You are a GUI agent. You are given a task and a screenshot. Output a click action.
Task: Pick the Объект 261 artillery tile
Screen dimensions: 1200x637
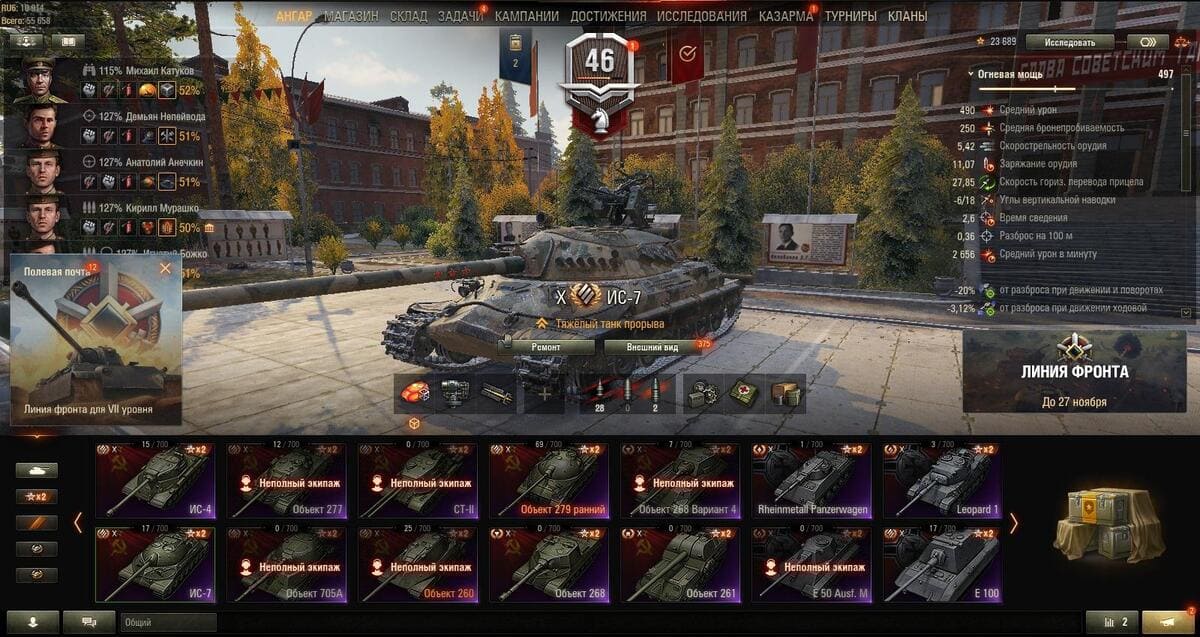pos(679,564)
